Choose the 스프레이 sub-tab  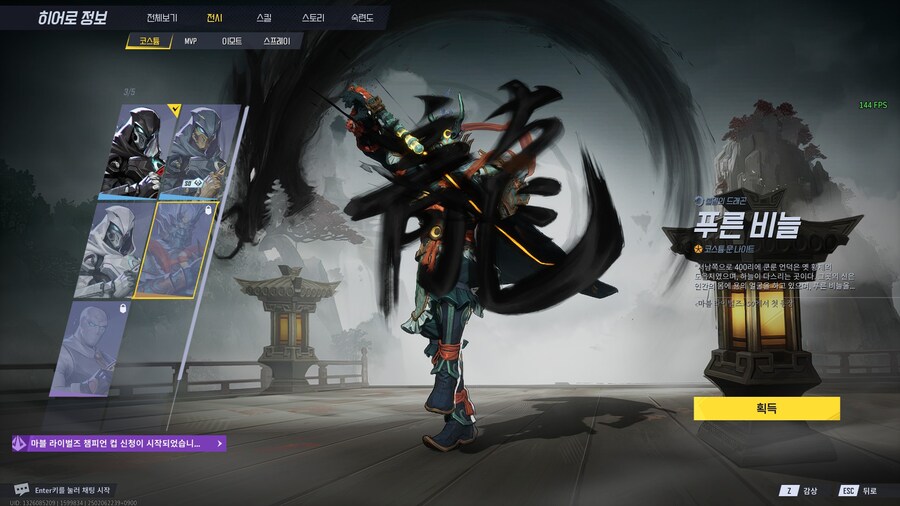[276, 41]
